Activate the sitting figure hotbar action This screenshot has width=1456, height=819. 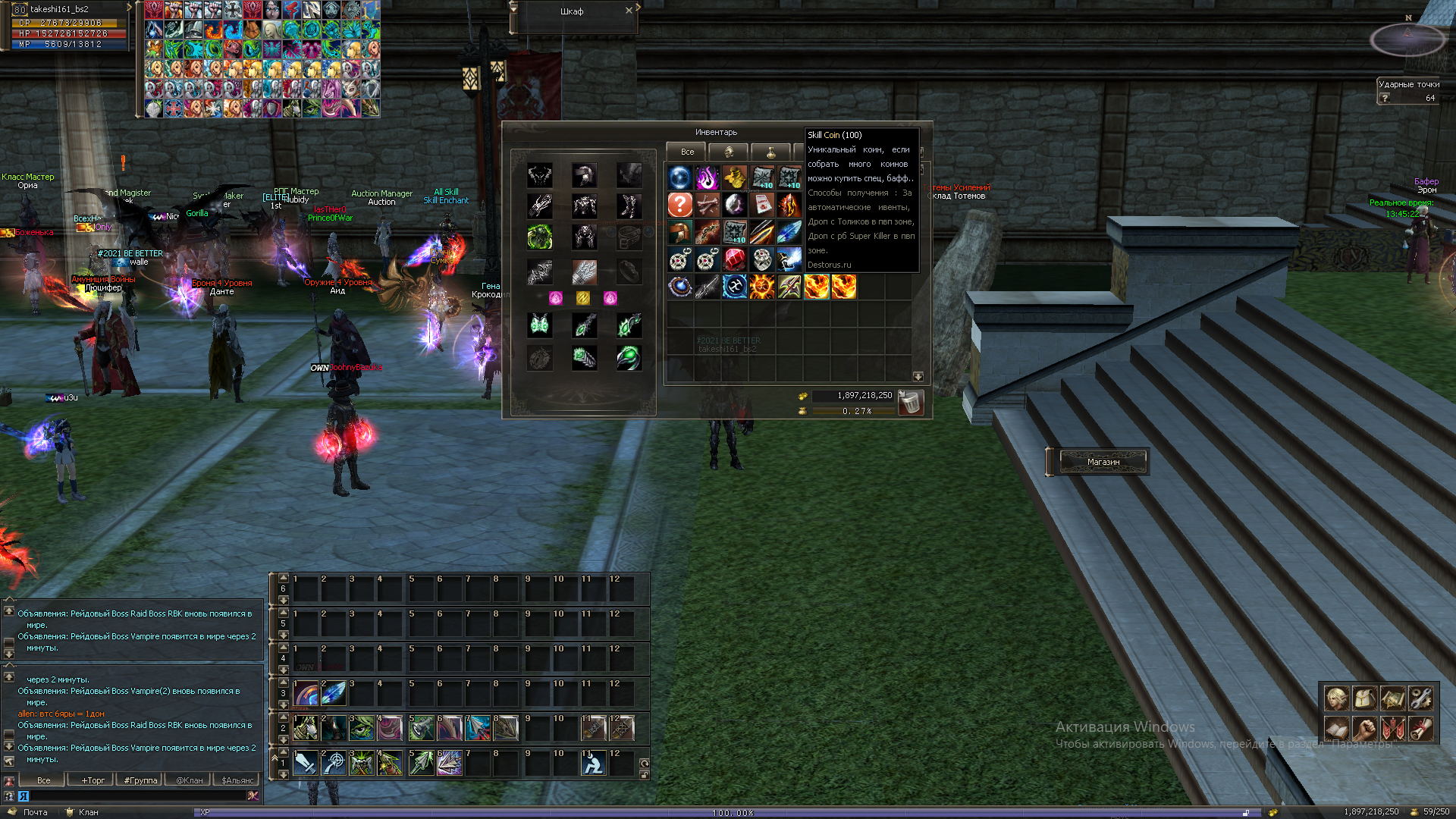point(593,763)
